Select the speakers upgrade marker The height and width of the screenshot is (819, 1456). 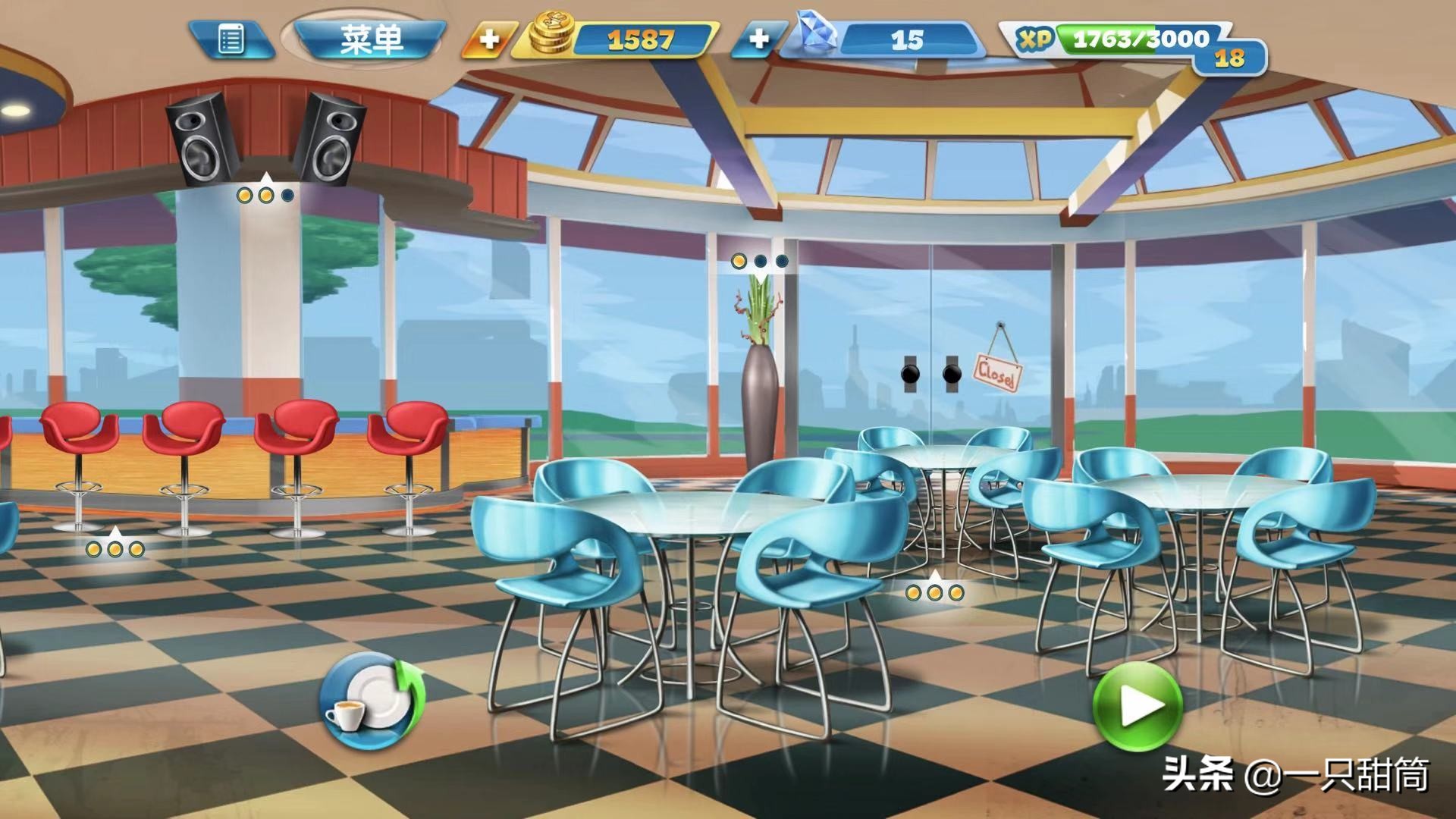[265, 195]
